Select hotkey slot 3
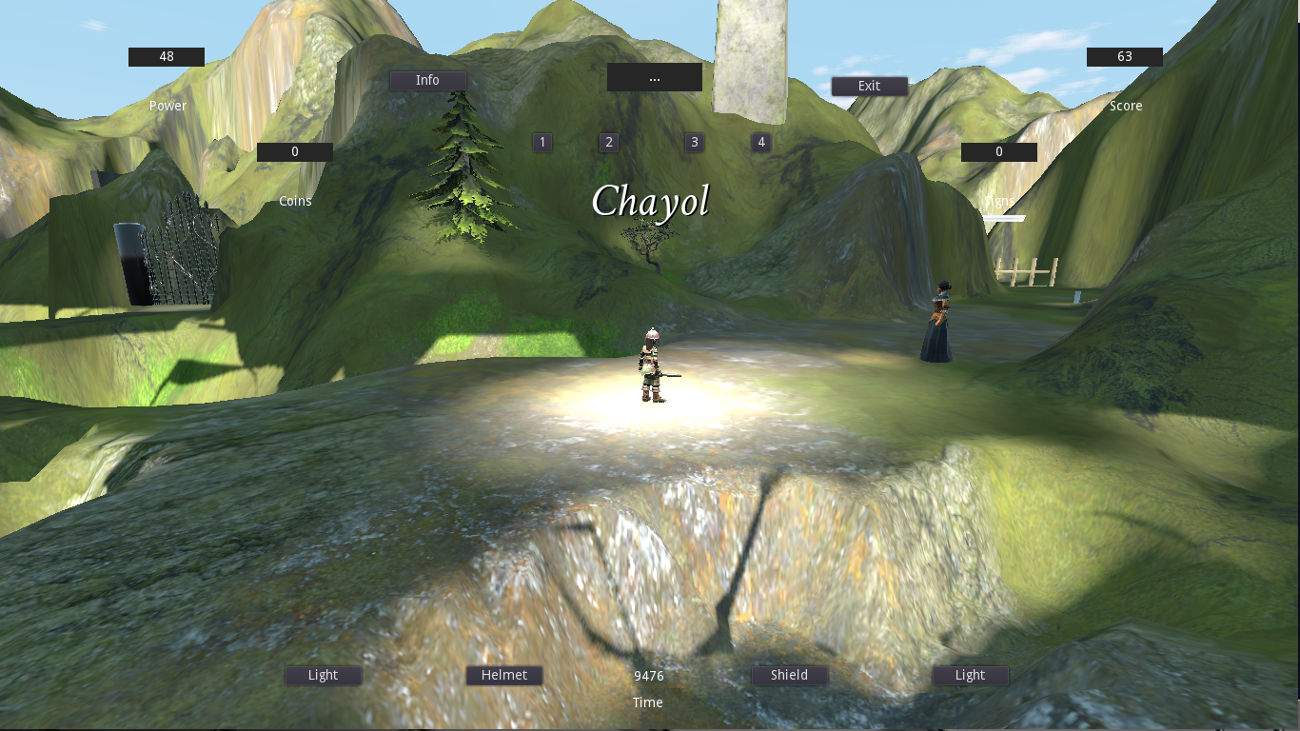Screen dimensions: 1300x731 (x=693, y=142)
